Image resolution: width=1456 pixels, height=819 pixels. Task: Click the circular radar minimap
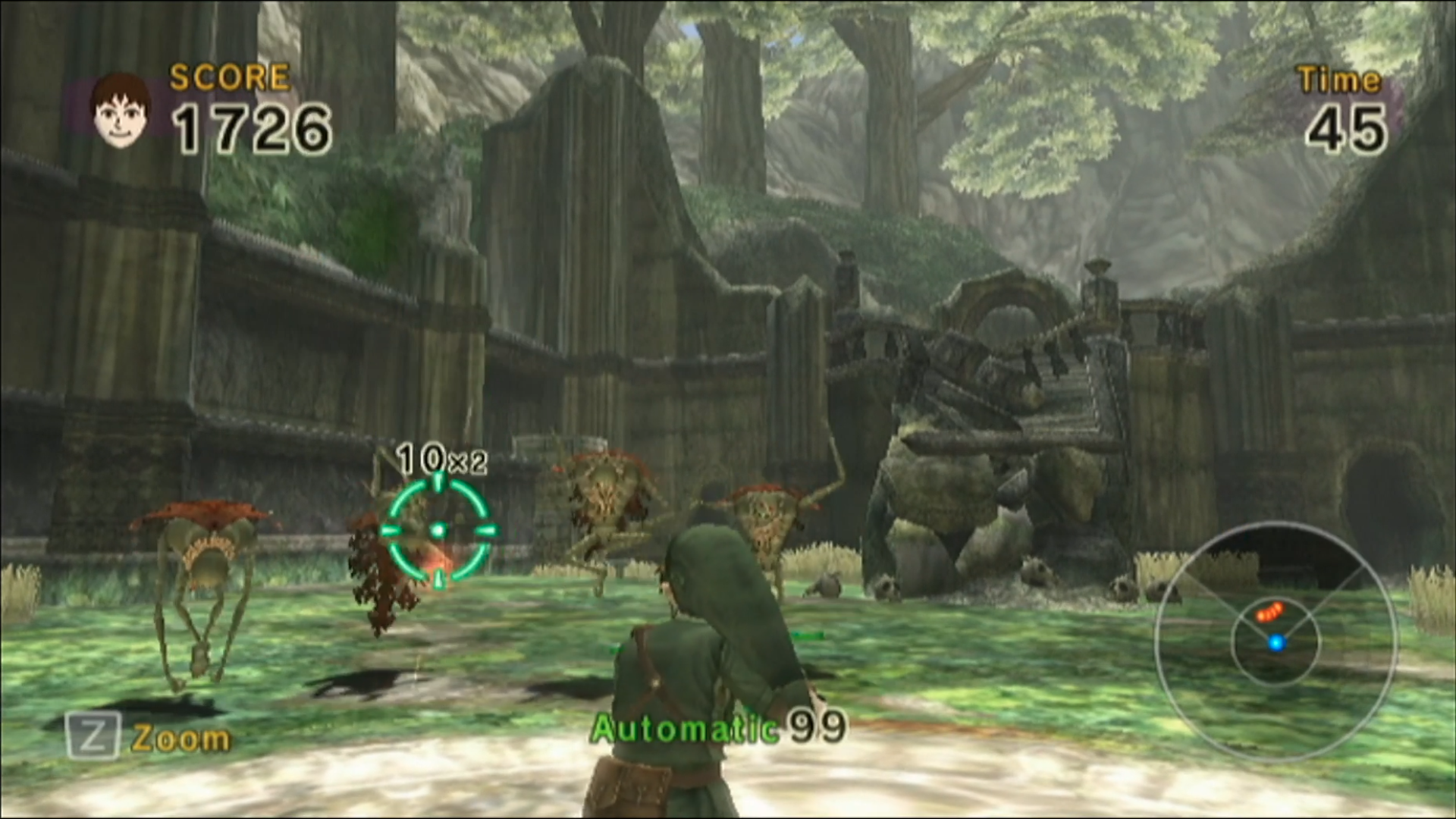point(1276,642)
